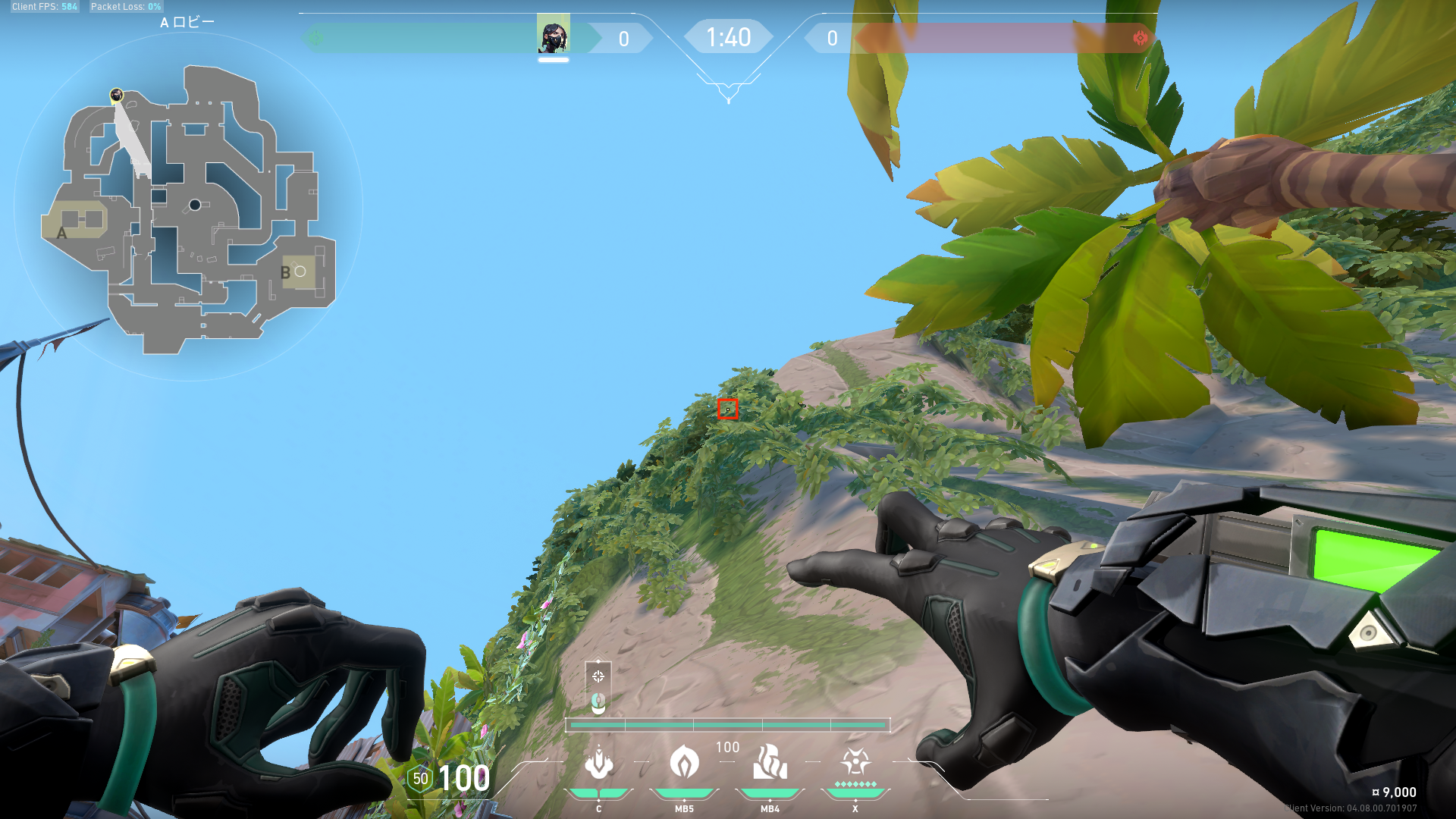The height and width of the screenshot is (819, 1456).
Task: Click the player marker on the minimap
Action: 116,95
